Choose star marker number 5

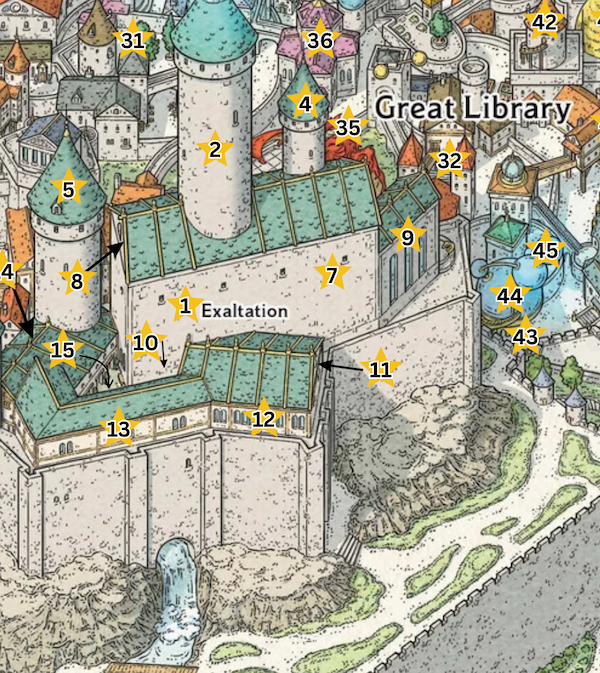coord(68,189)
